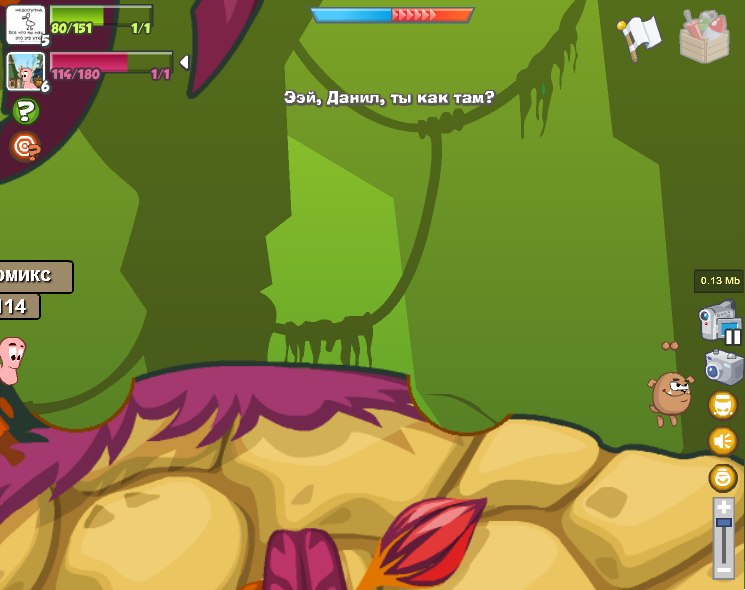This screenshot has width=745, height=590.
Task: Take a screenshot with the photo camera
Action: (723, 366)
